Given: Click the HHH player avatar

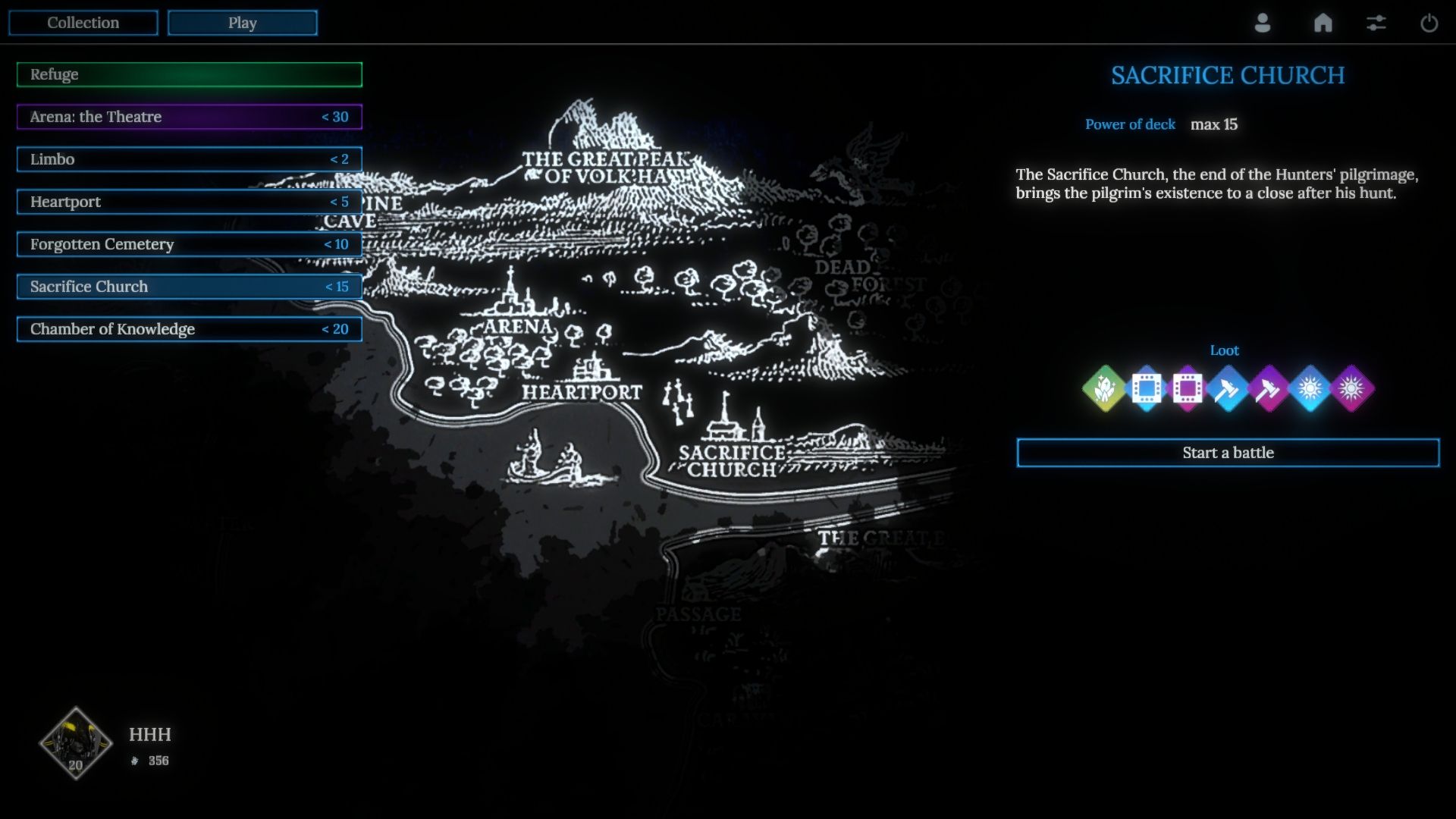Looking at the screenshot, I should coord(76,743).
